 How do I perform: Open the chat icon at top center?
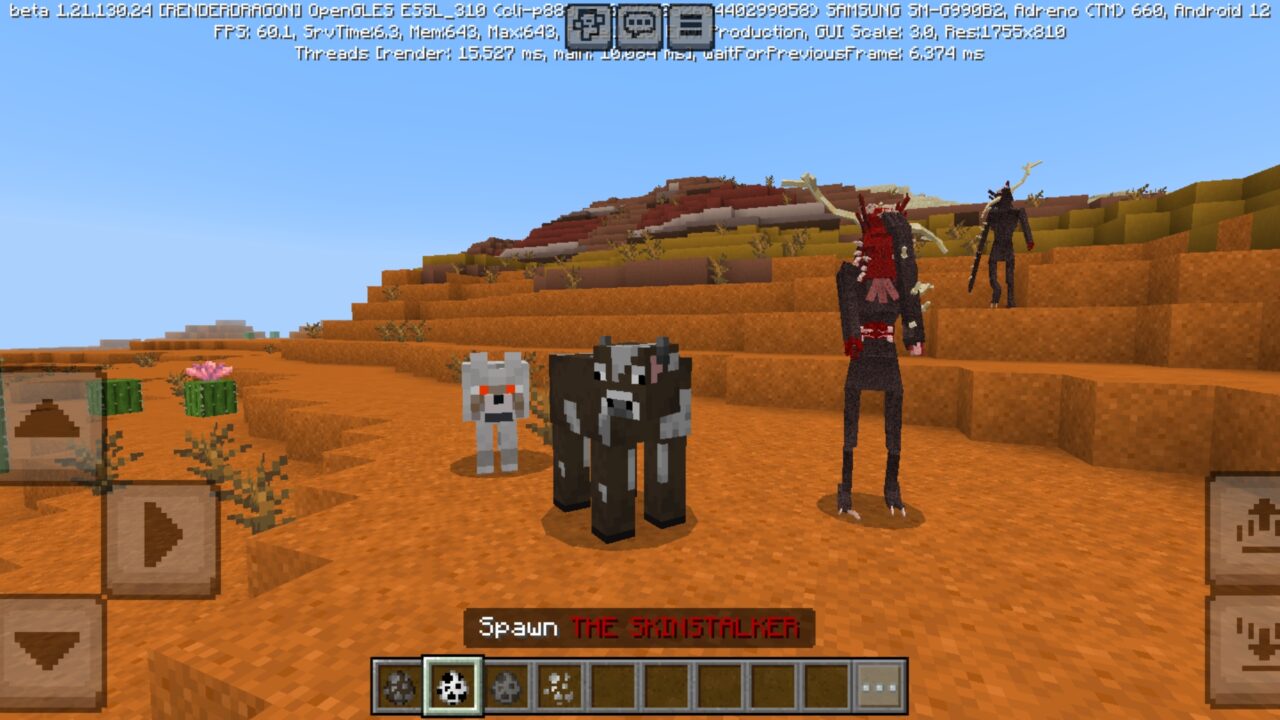[x=636, y=21]
